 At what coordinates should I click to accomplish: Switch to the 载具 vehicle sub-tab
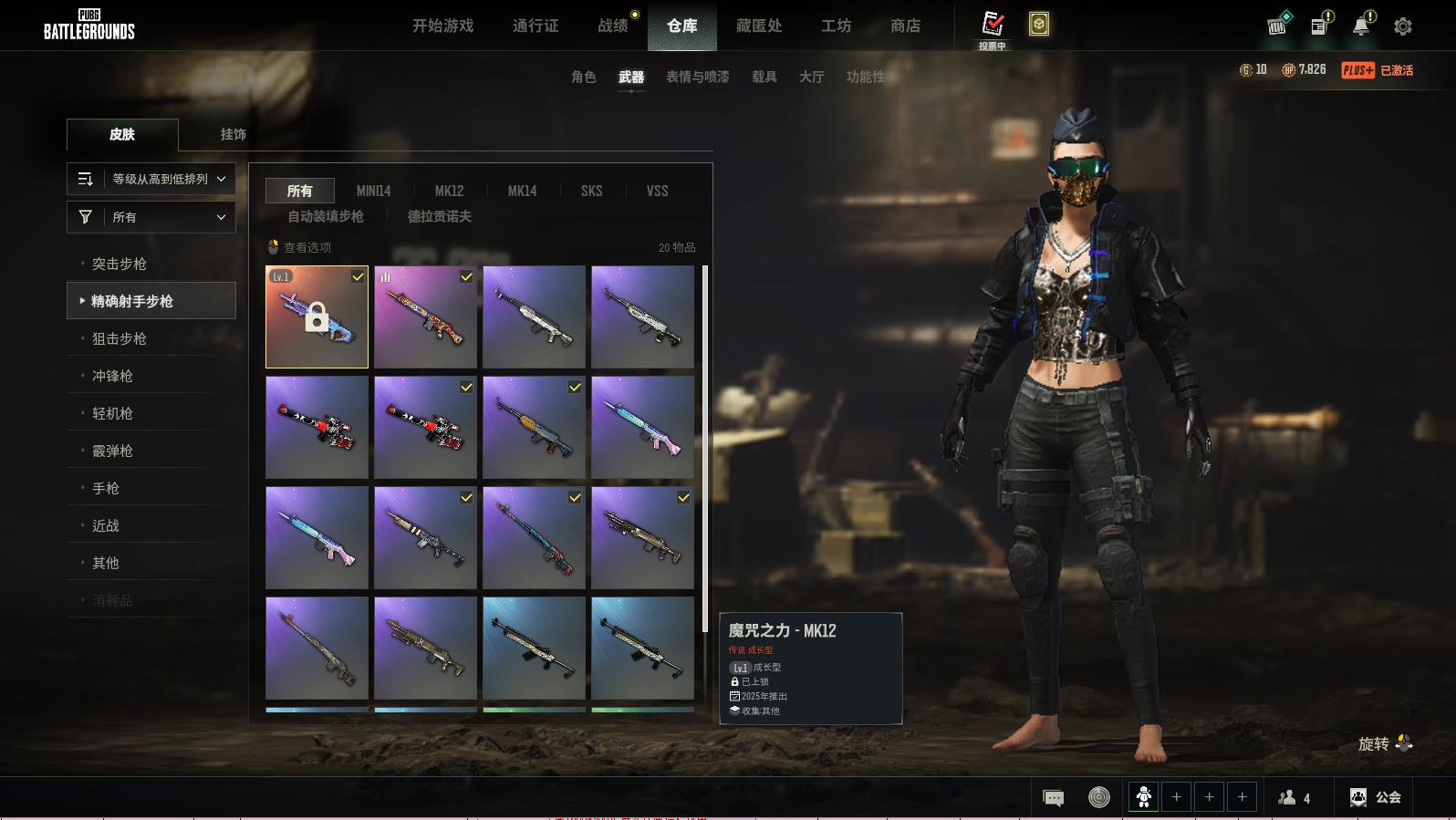click(764, 77)
